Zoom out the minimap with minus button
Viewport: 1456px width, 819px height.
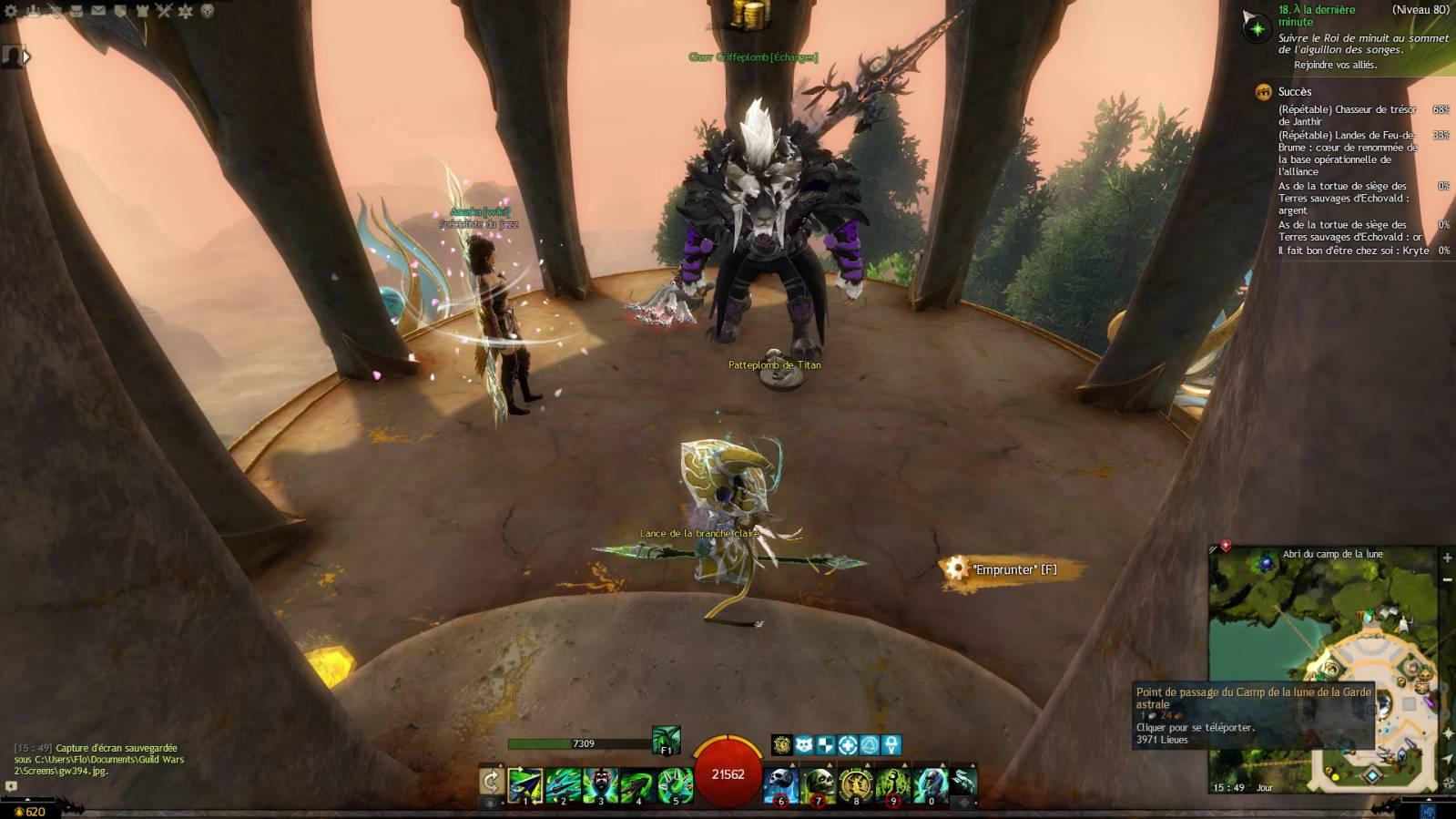(x=1447, y=579)
